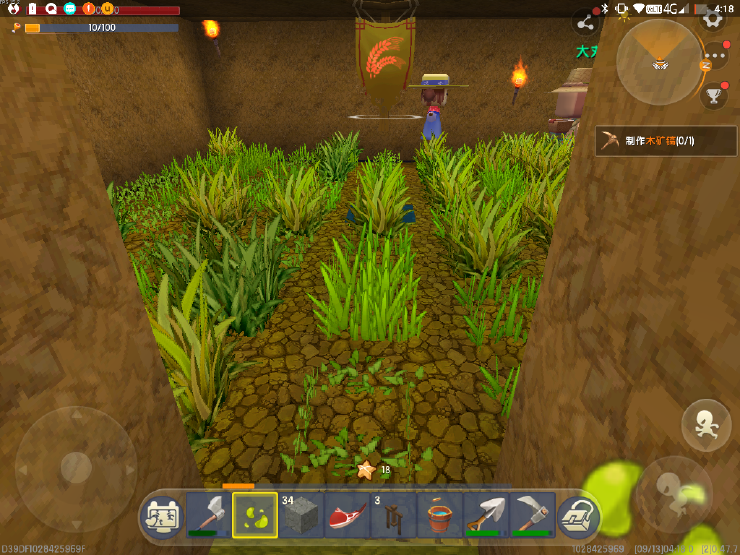Select the yellow seeds hotbar slot
This screenshot has height=555, width=740.
pyautogui.click(x=255, y=514)
